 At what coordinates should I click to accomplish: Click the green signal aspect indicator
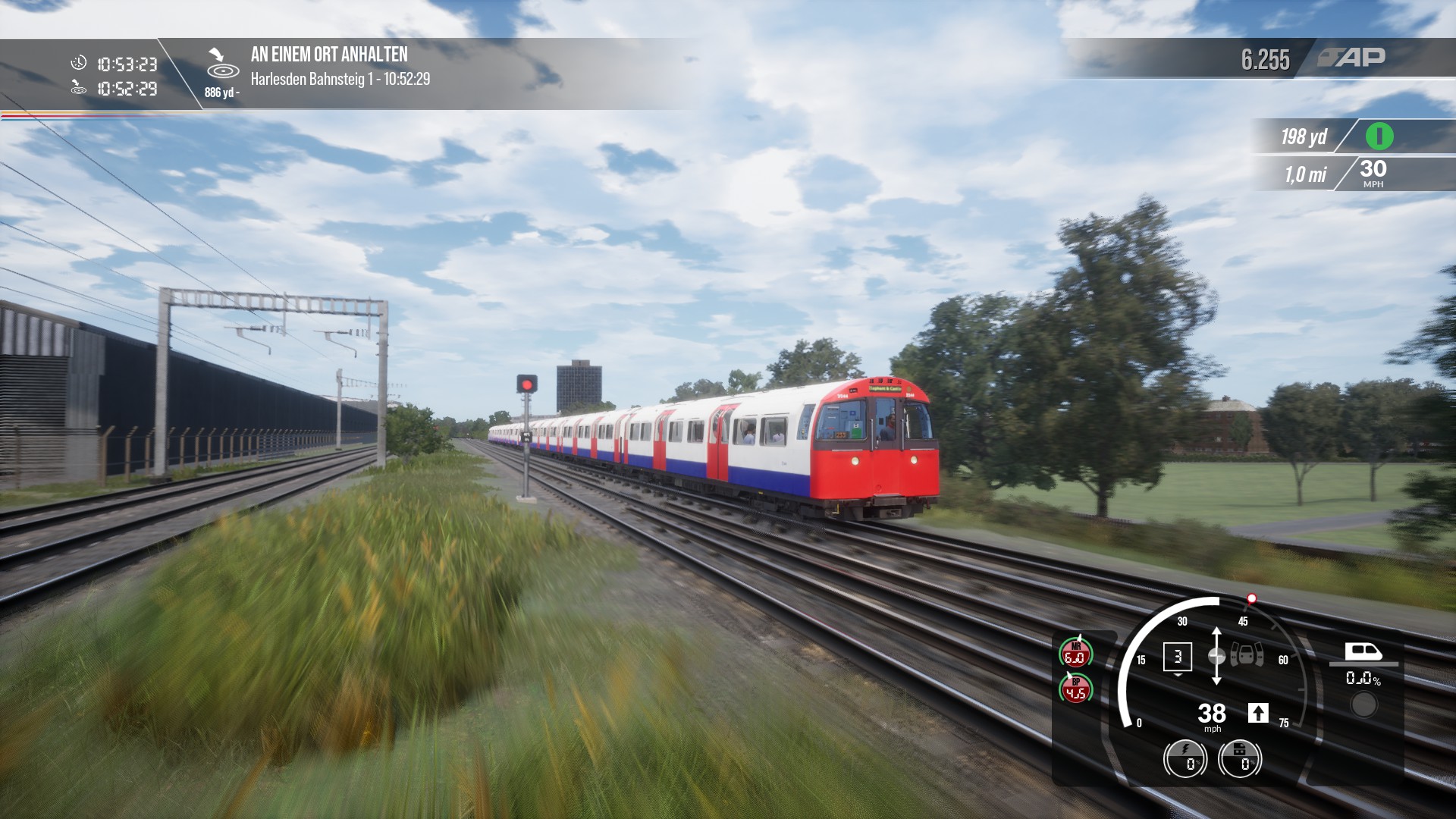pos(1379,136)
